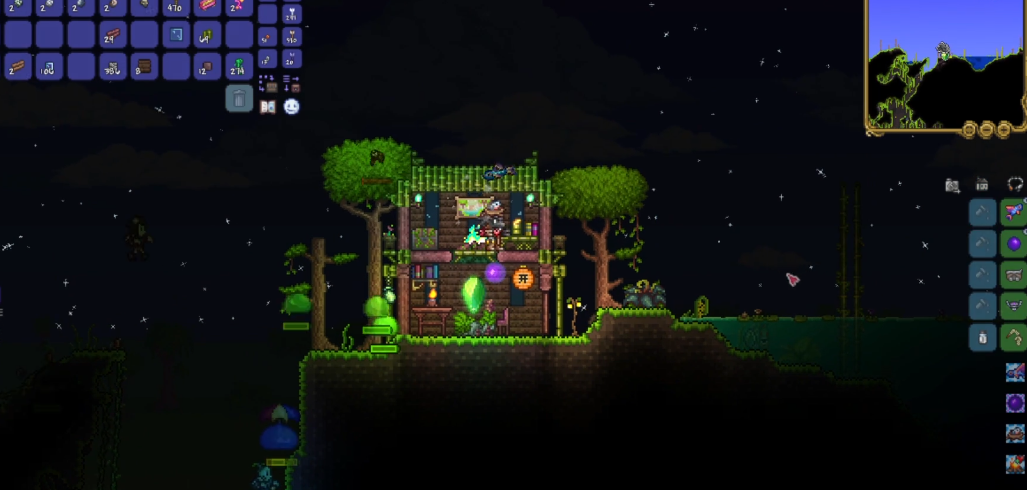
Task: Select the barrel item slot with 8
Action: [x=144, y=67]
